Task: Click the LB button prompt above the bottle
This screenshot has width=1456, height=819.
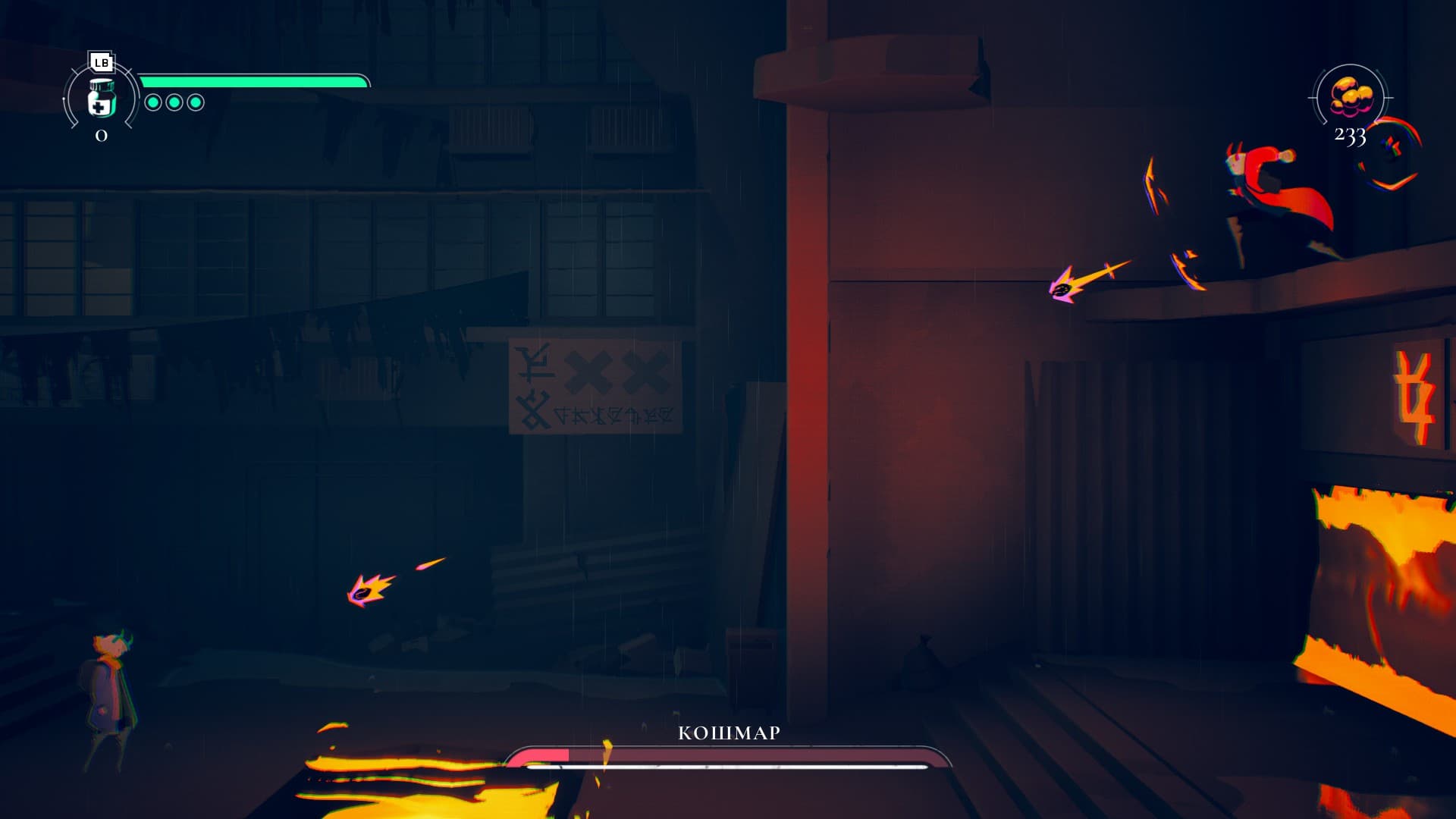Action: [x=101, y=61]
